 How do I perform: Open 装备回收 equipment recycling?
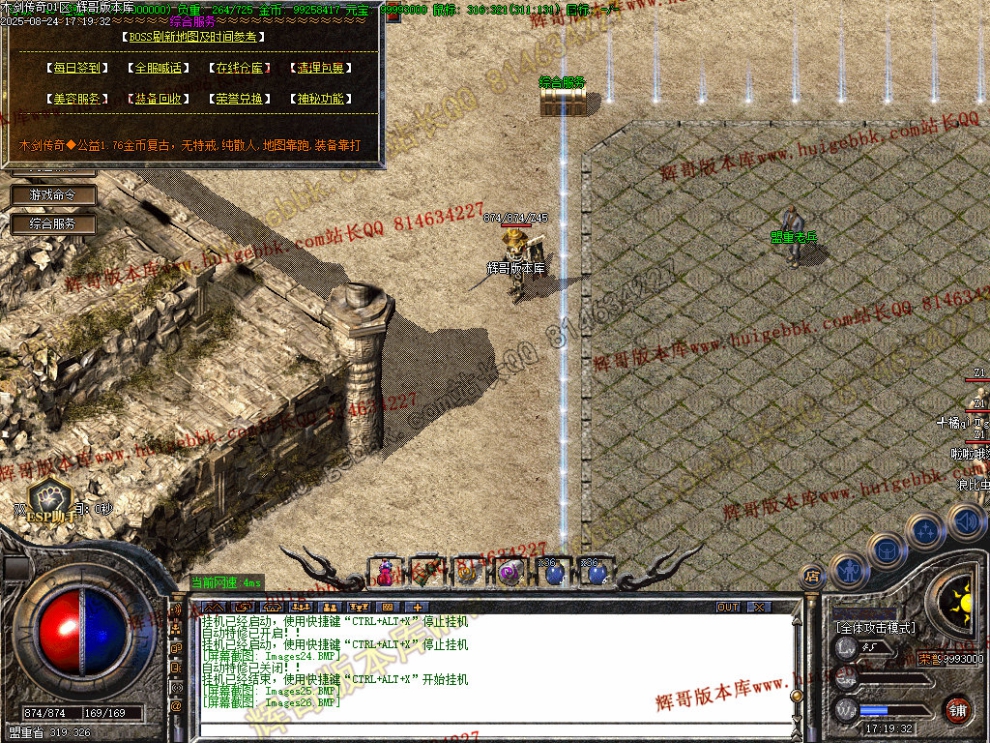pyautogui.click(x=158, y=99)
